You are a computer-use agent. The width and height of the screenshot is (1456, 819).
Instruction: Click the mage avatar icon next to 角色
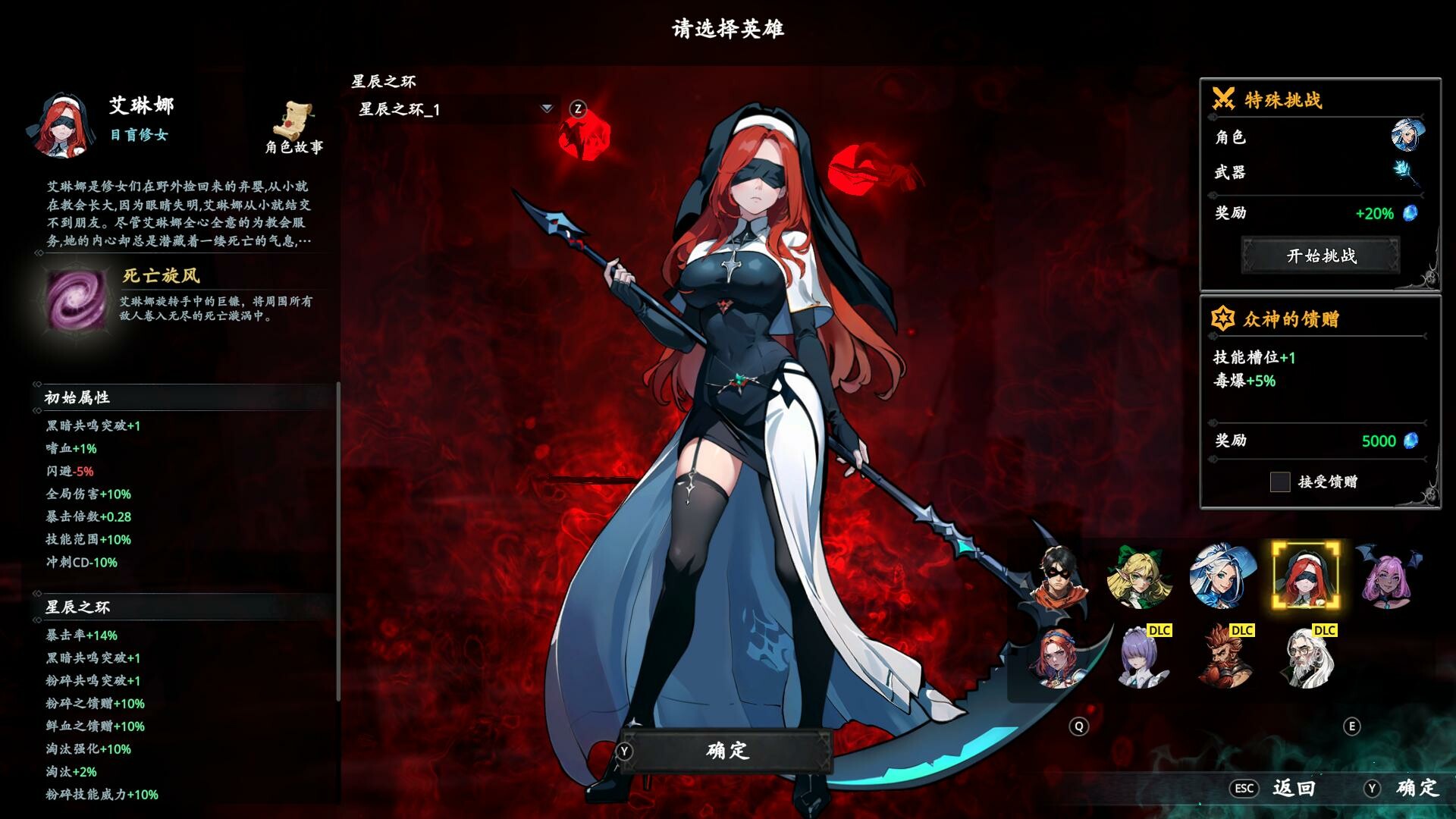tap(1407, 136)
